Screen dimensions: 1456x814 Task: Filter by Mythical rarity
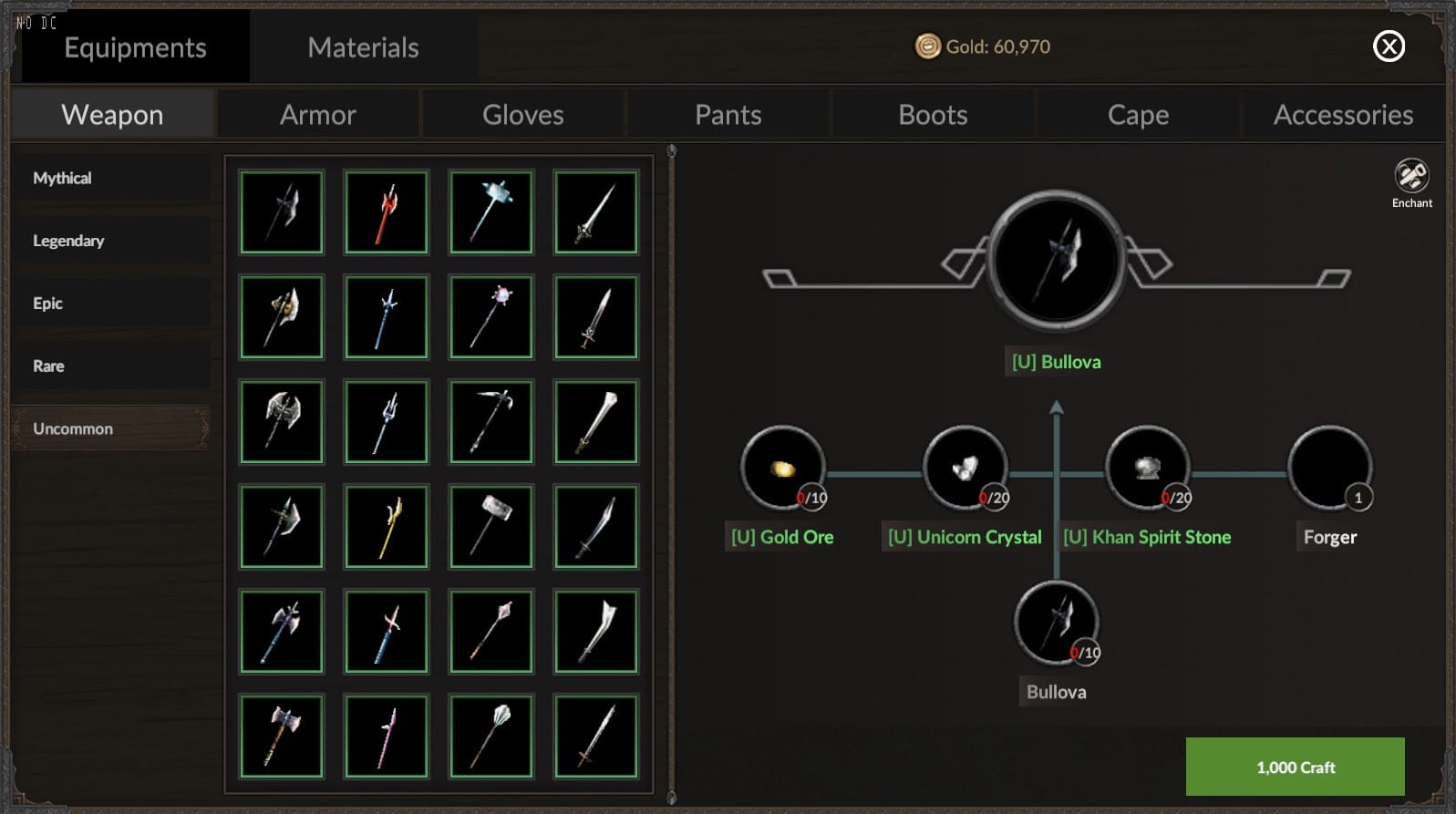coord(111,178)
